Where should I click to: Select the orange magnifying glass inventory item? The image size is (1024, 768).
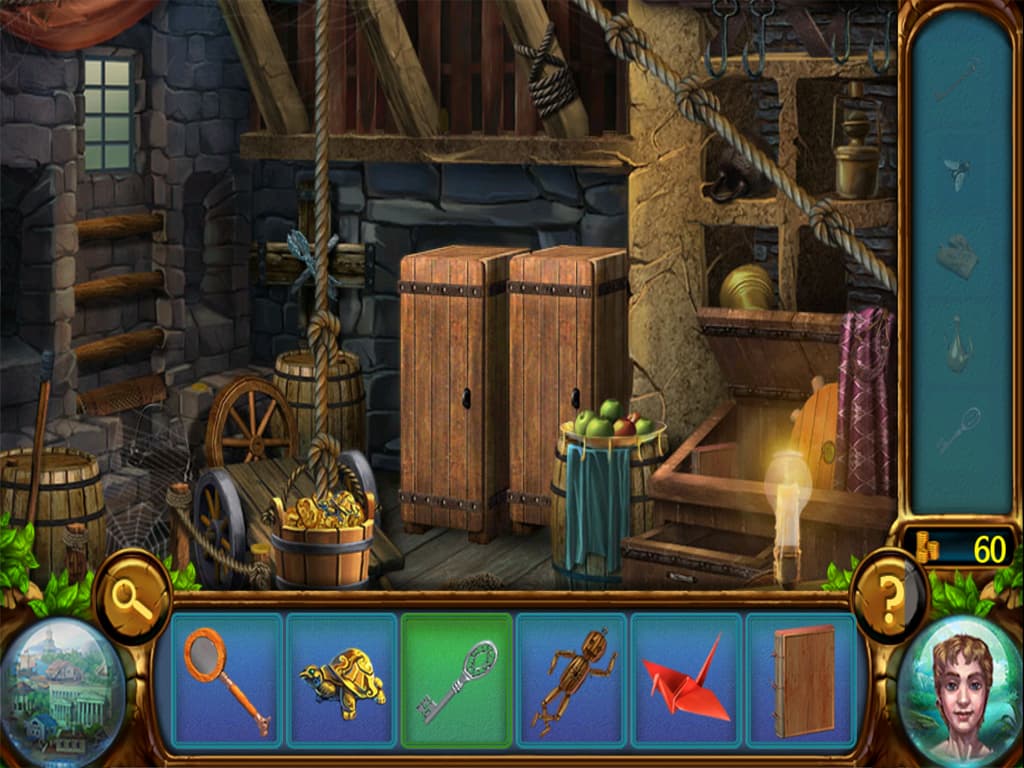point(227,680)
